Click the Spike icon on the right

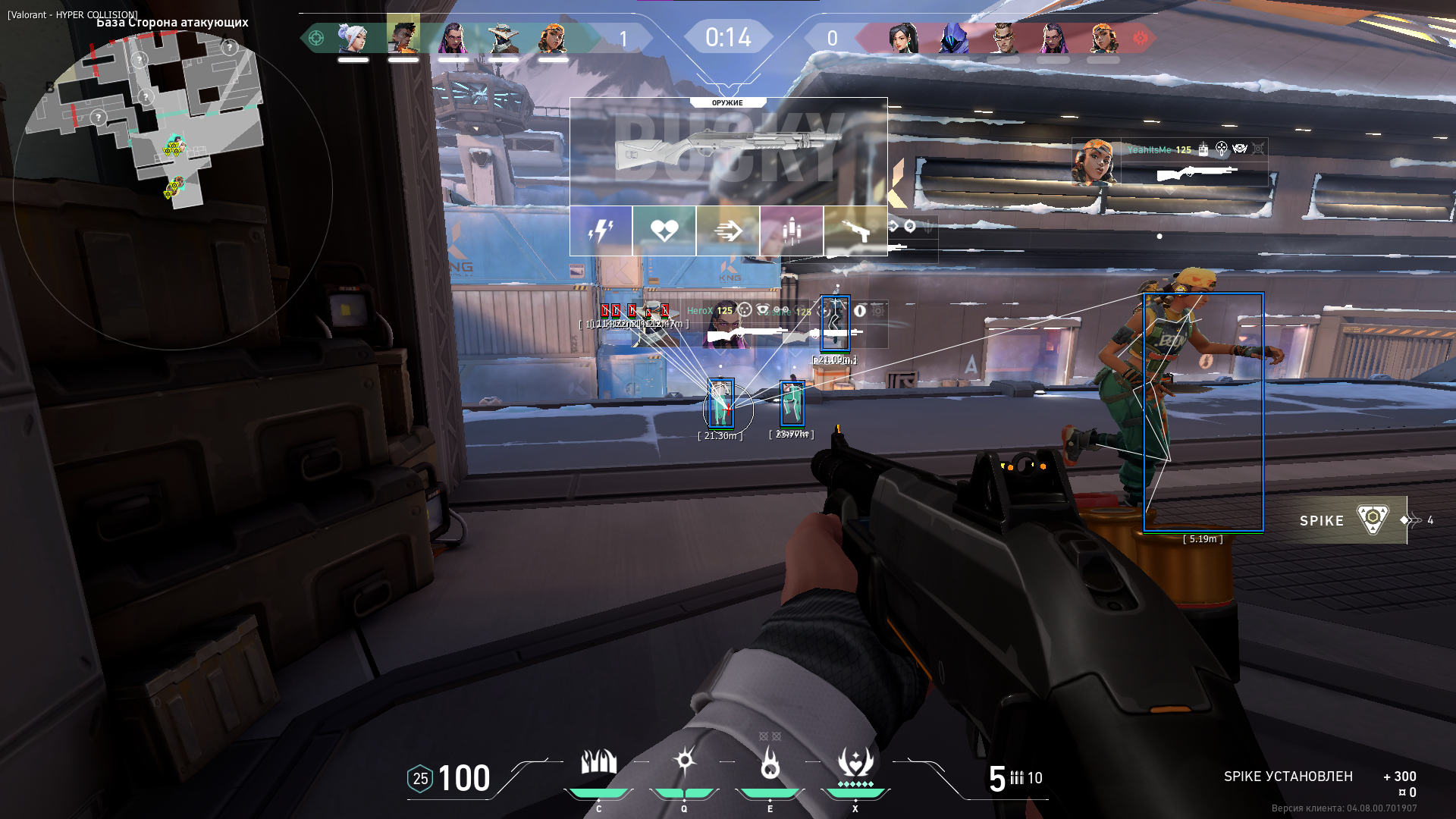click(x=1373, y=519)
